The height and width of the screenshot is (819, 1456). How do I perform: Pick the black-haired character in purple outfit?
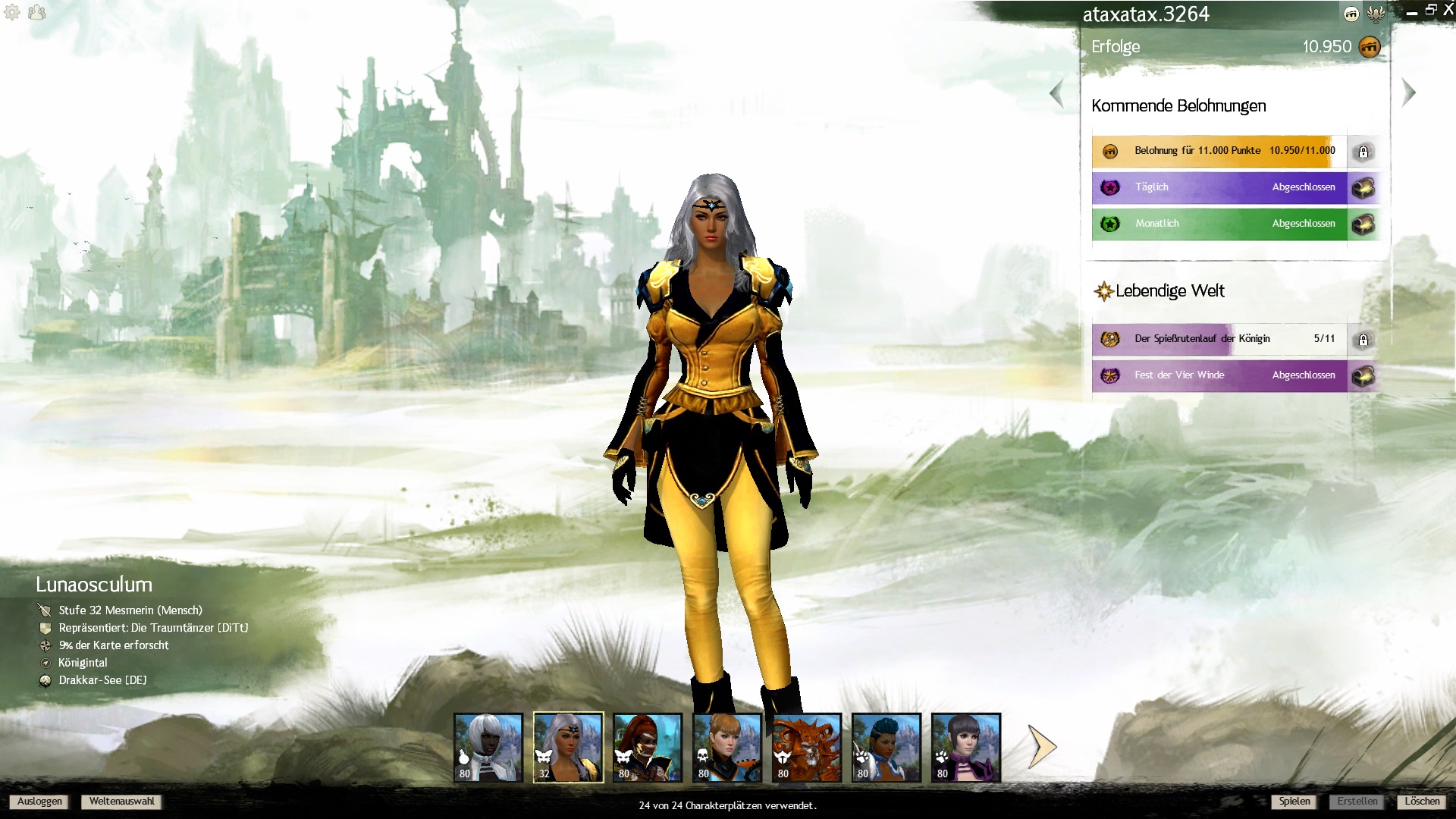click(966, 747)
